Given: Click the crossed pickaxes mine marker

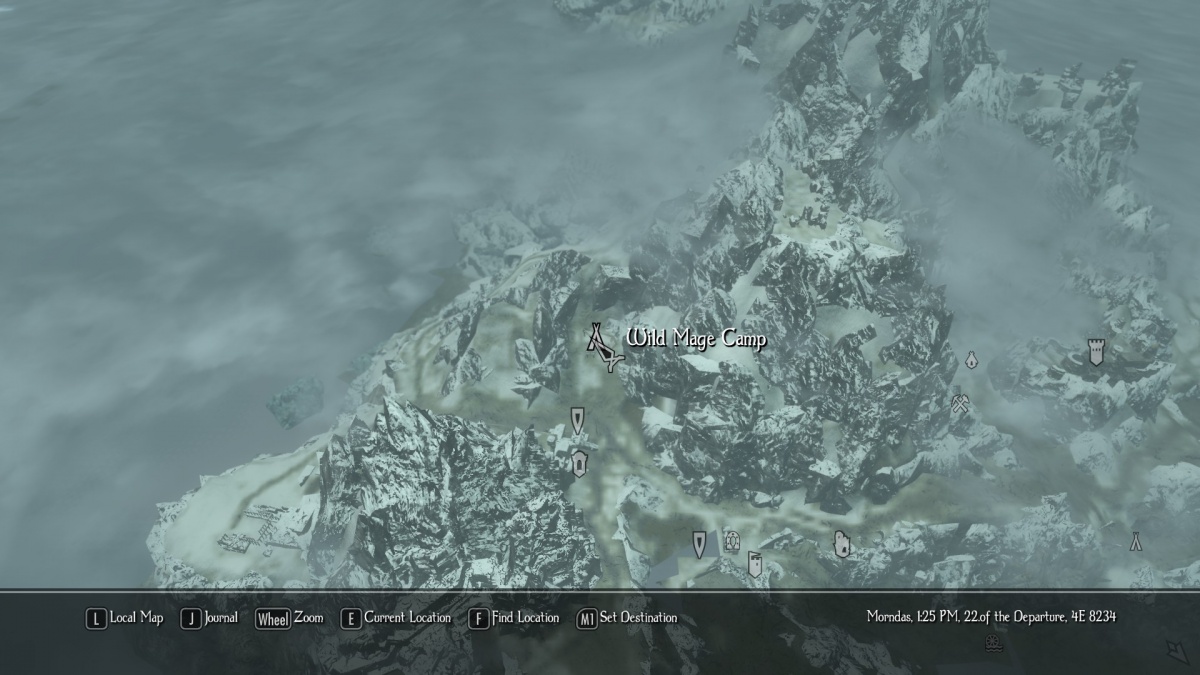Looking at the screenshot, I should tap(960, 404).
